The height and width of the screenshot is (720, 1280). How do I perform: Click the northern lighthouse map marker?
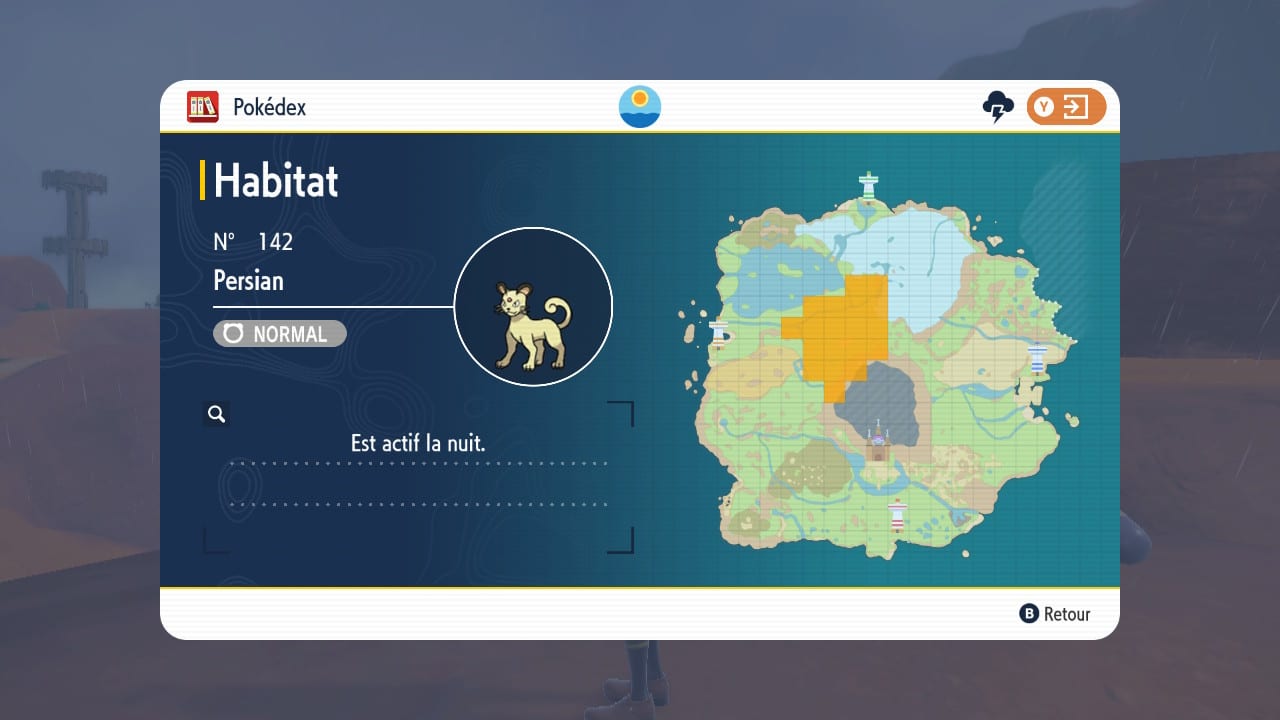pyautogui.click(x=869, y=185)
